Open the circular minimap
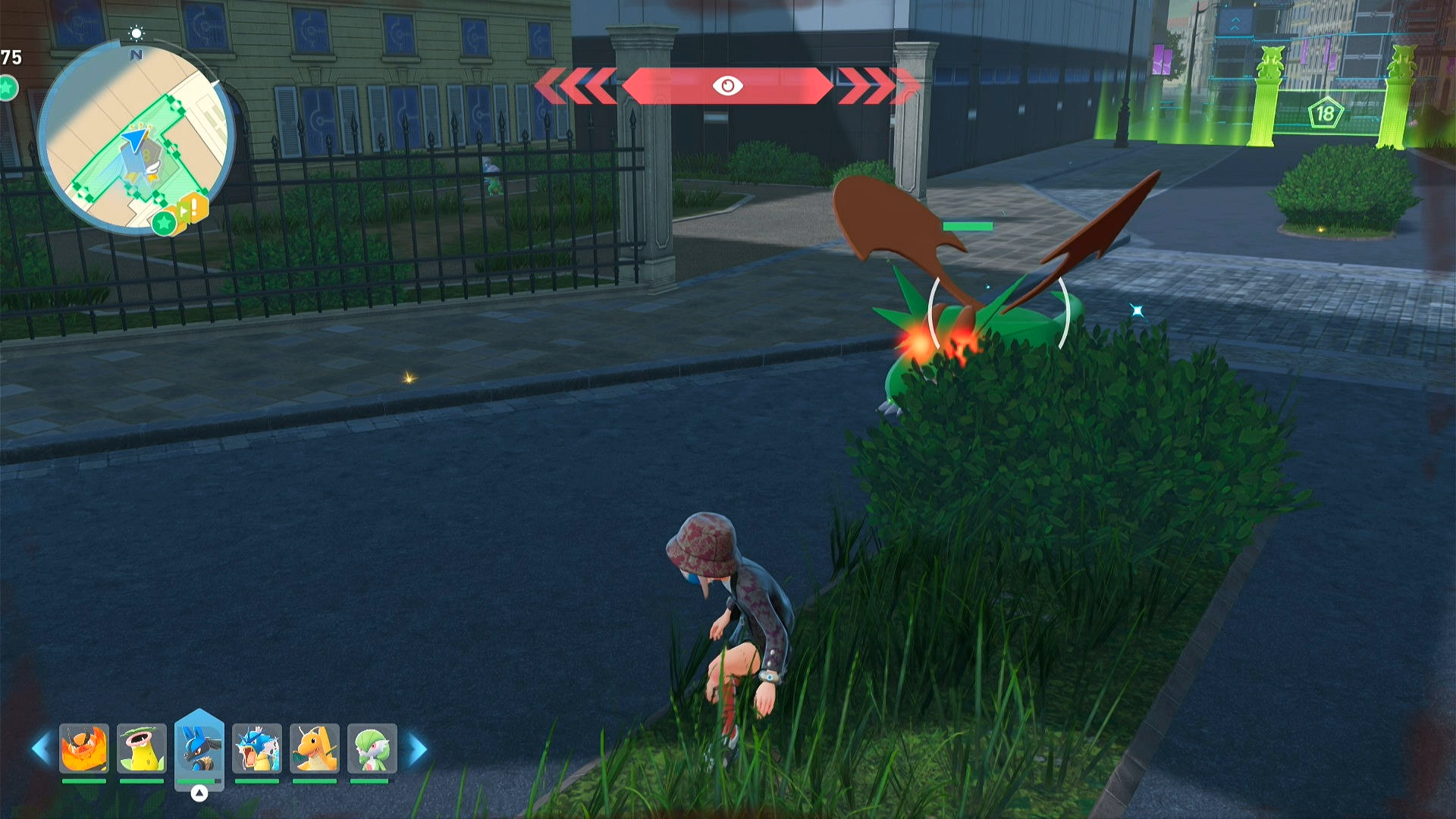1456x819 pixels. 135,136
